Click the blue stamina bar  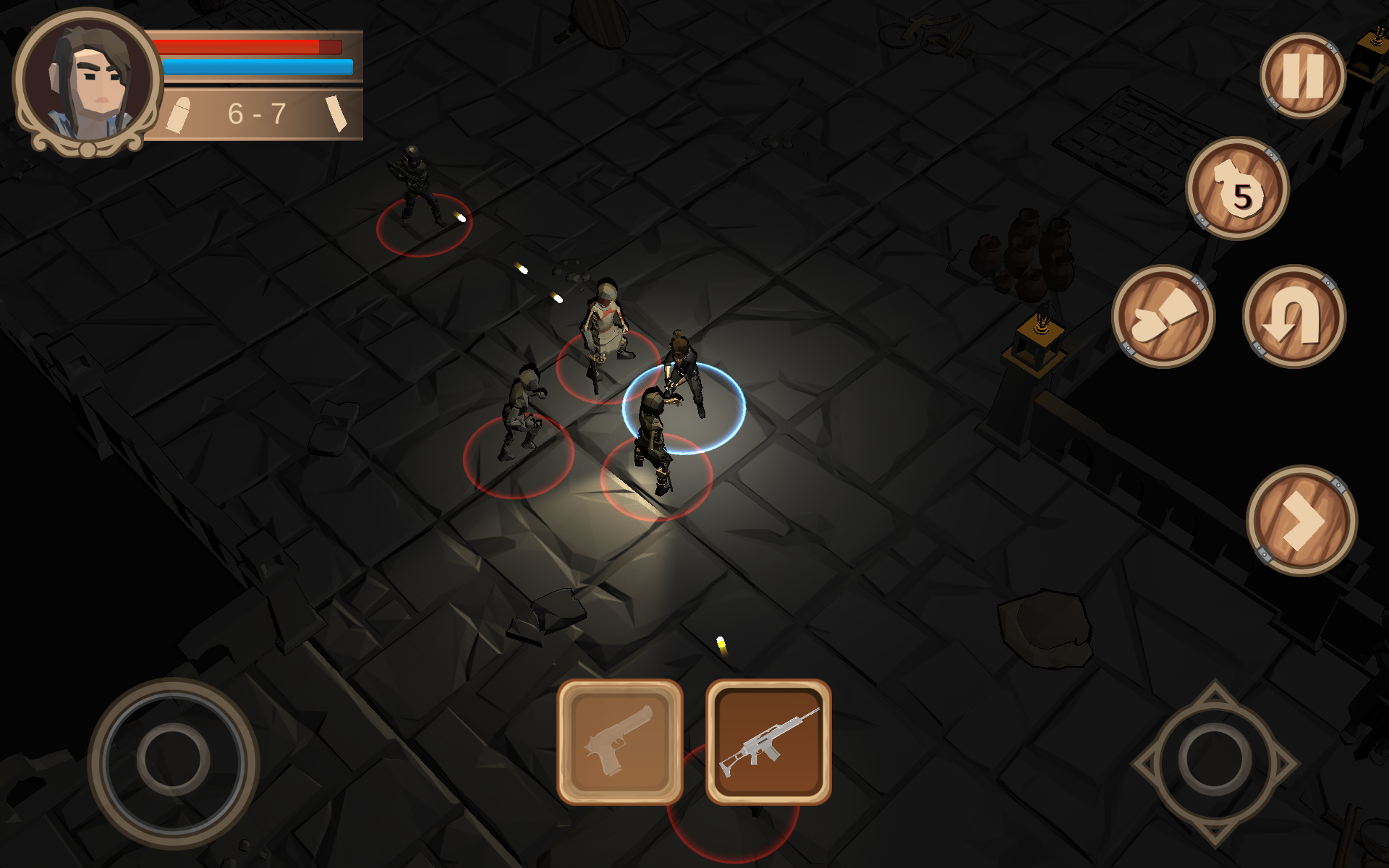(257, 67)
